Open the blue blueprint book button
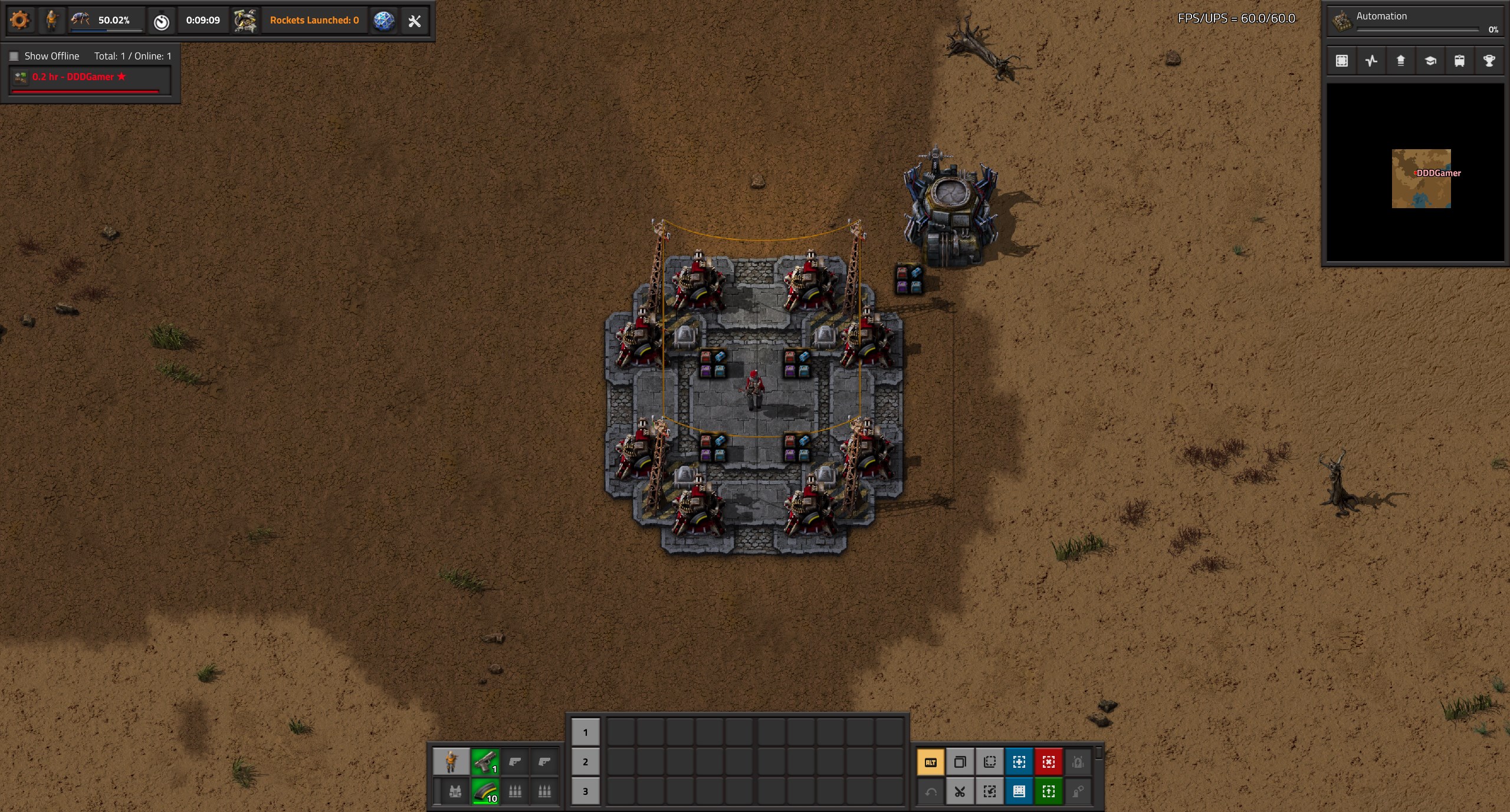1510x812 pixels. point(1019,792)
